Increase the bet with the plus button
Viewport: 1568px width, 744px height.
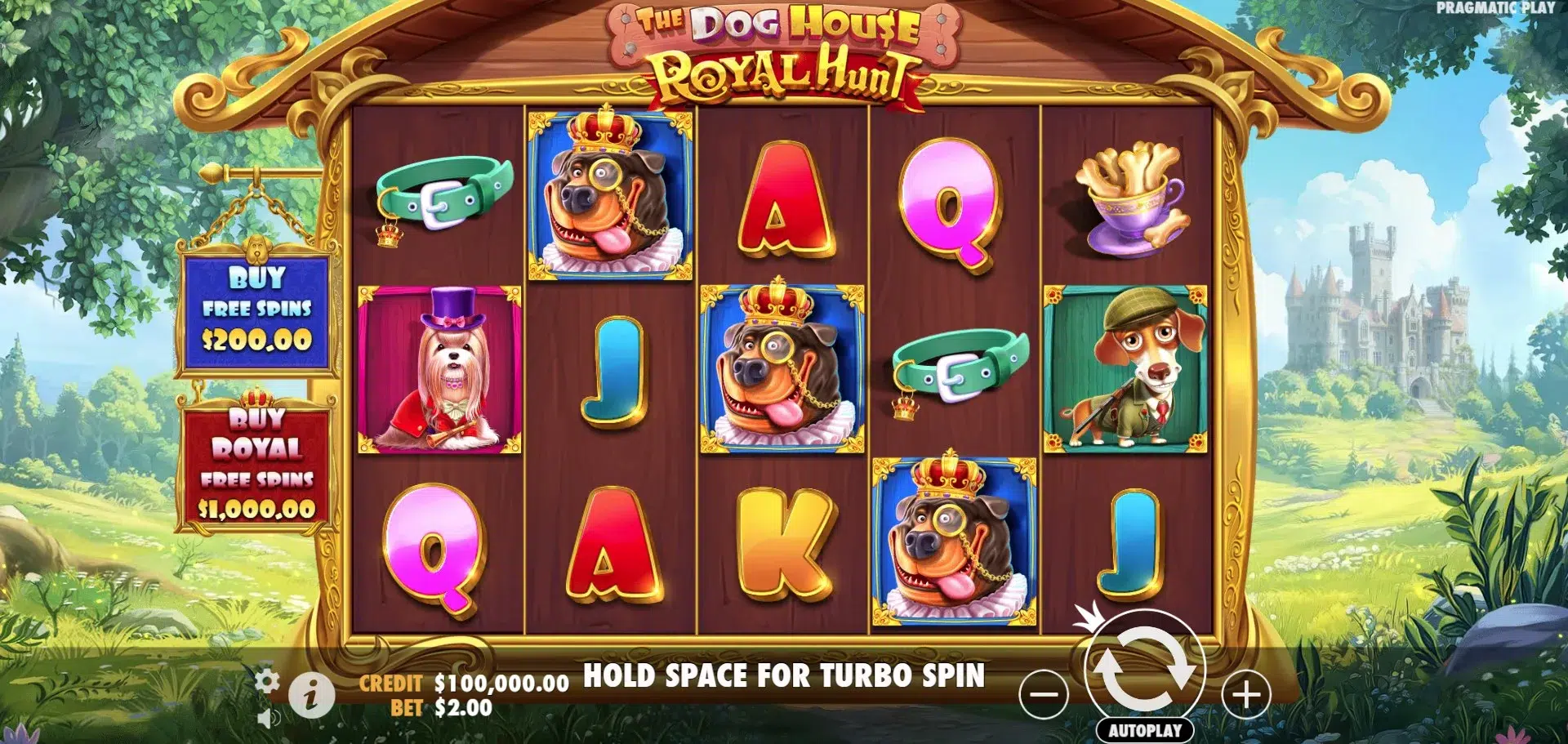pyautogui.click(x=1245, y=695)
